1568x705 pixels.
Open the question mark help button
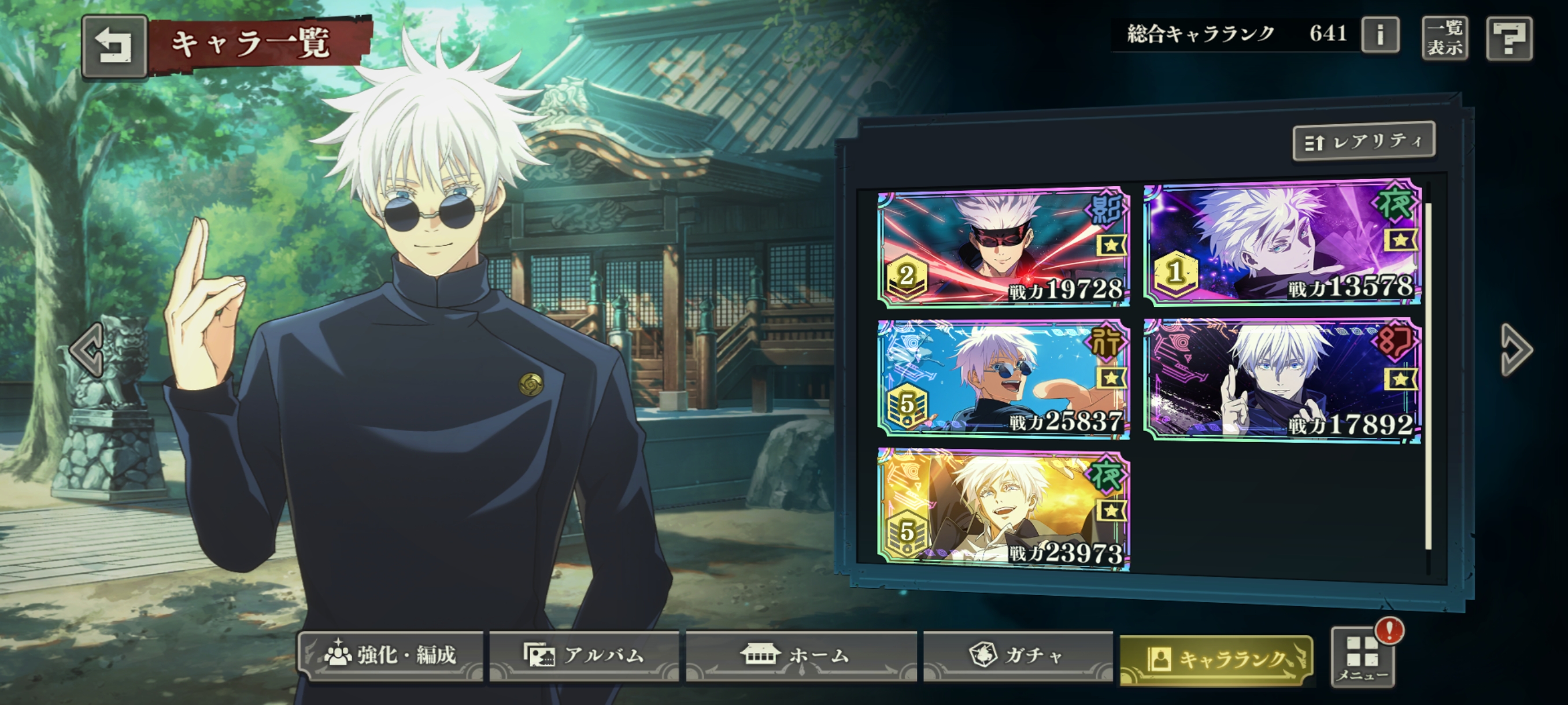[1509, 39]
